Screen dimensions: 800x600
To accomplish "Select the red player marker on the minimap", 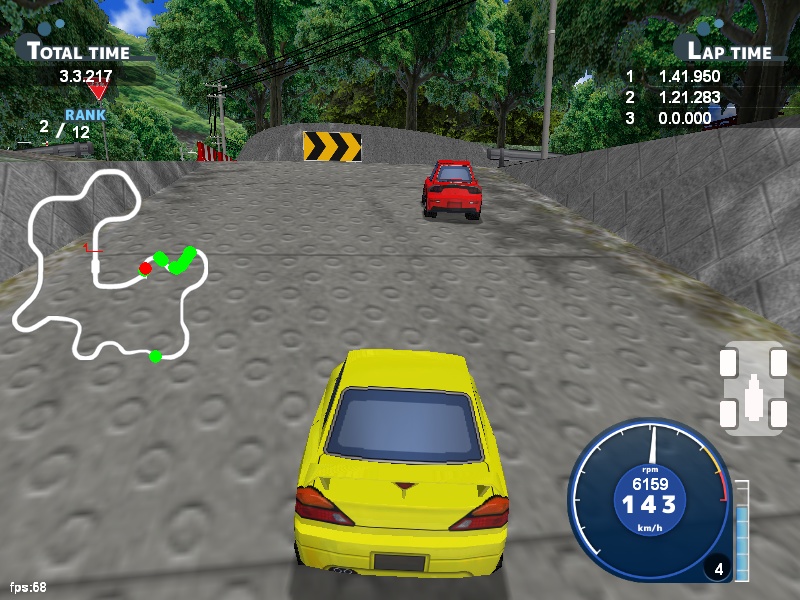I will pos(145,268).
